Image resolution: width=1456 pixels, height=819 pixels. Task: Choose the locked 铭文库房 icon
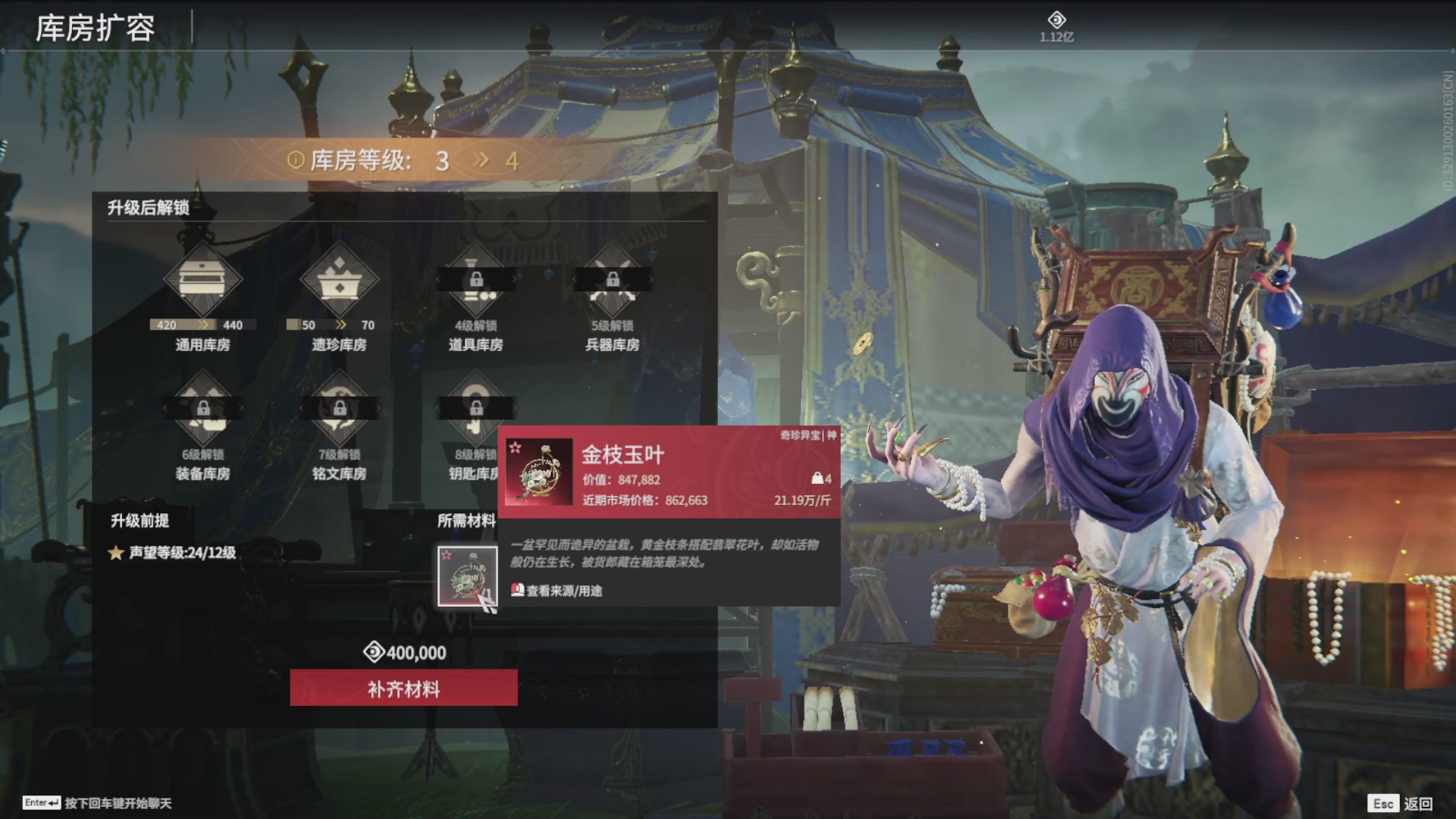pos(339,409)
